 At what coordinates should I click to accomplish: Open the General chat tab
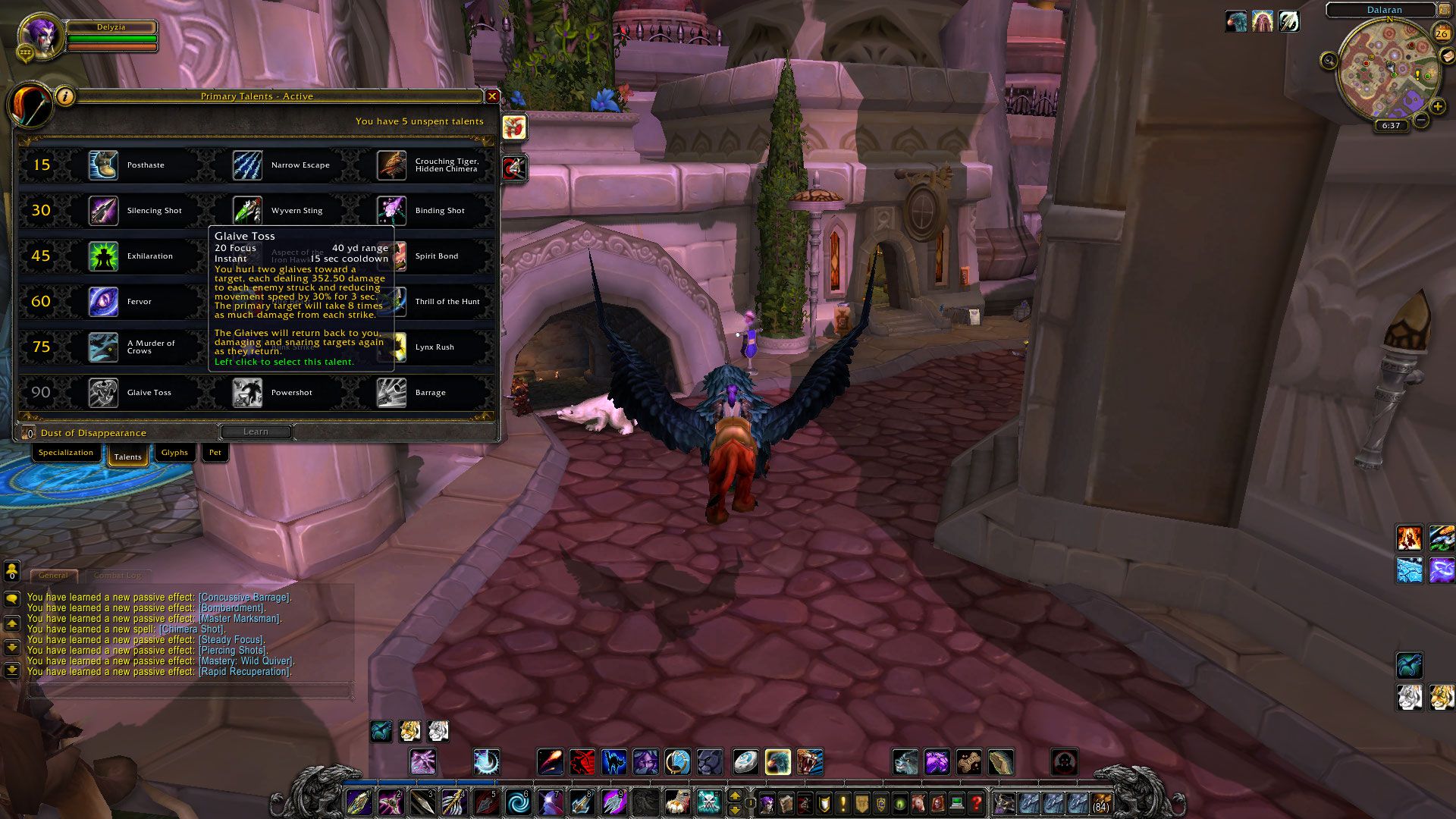53,576
